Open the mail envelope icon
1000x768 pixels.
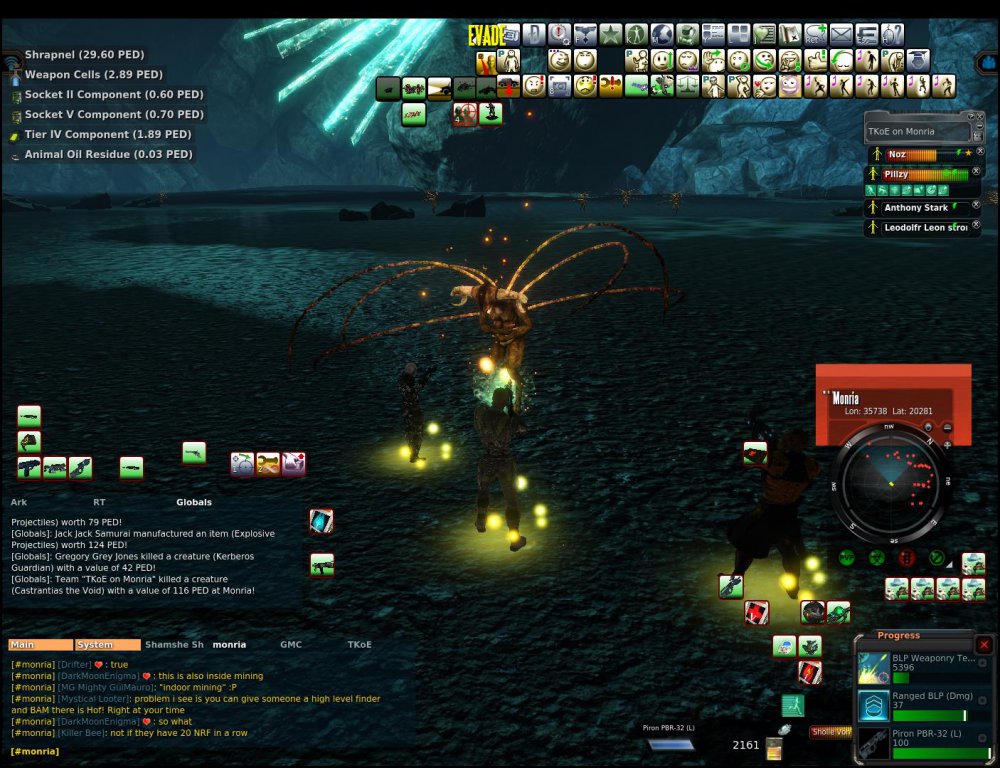(841, 35)
